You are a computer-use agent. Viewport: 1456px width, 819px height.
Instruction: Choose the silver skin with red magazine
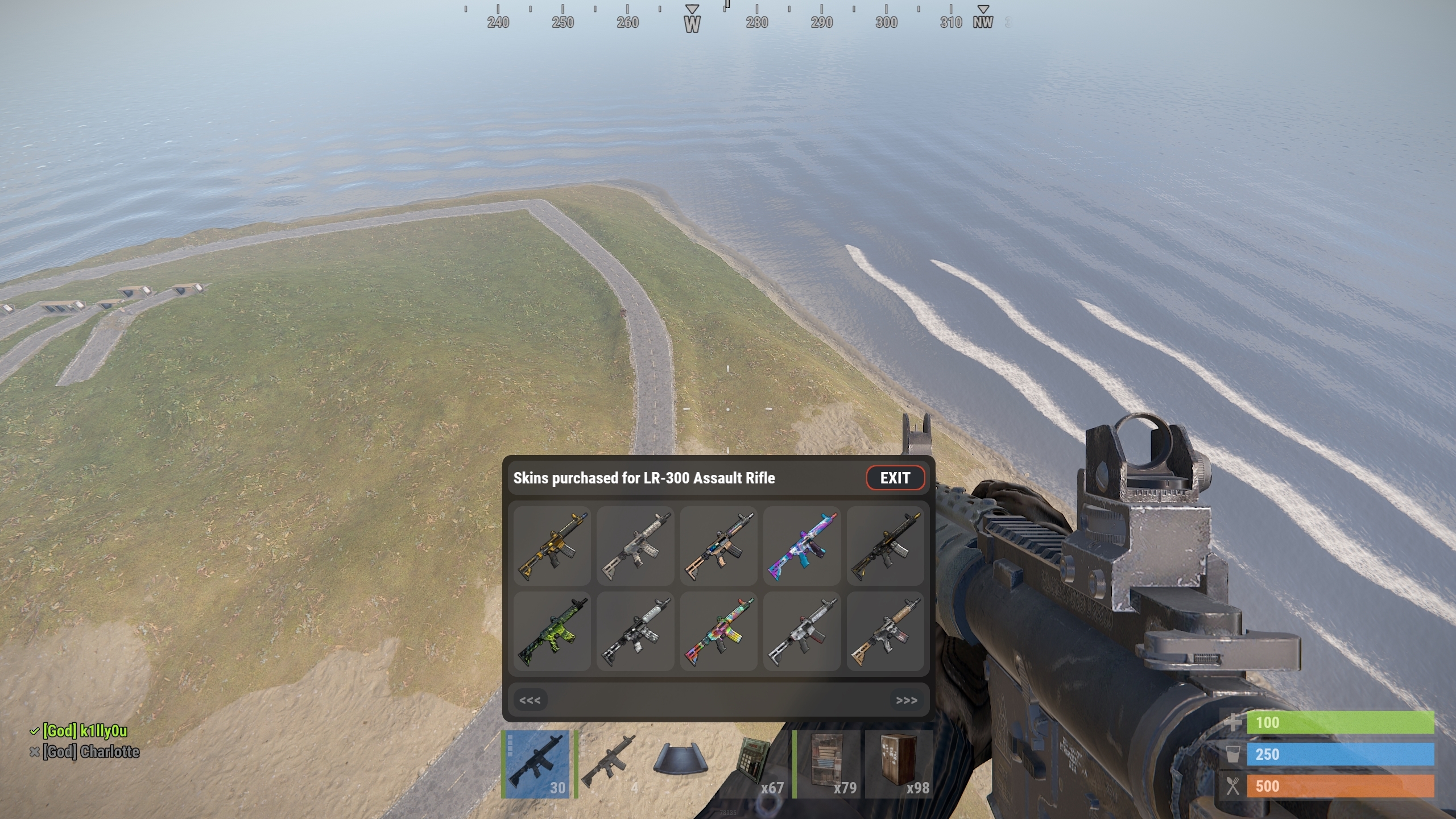click(802, 631)
